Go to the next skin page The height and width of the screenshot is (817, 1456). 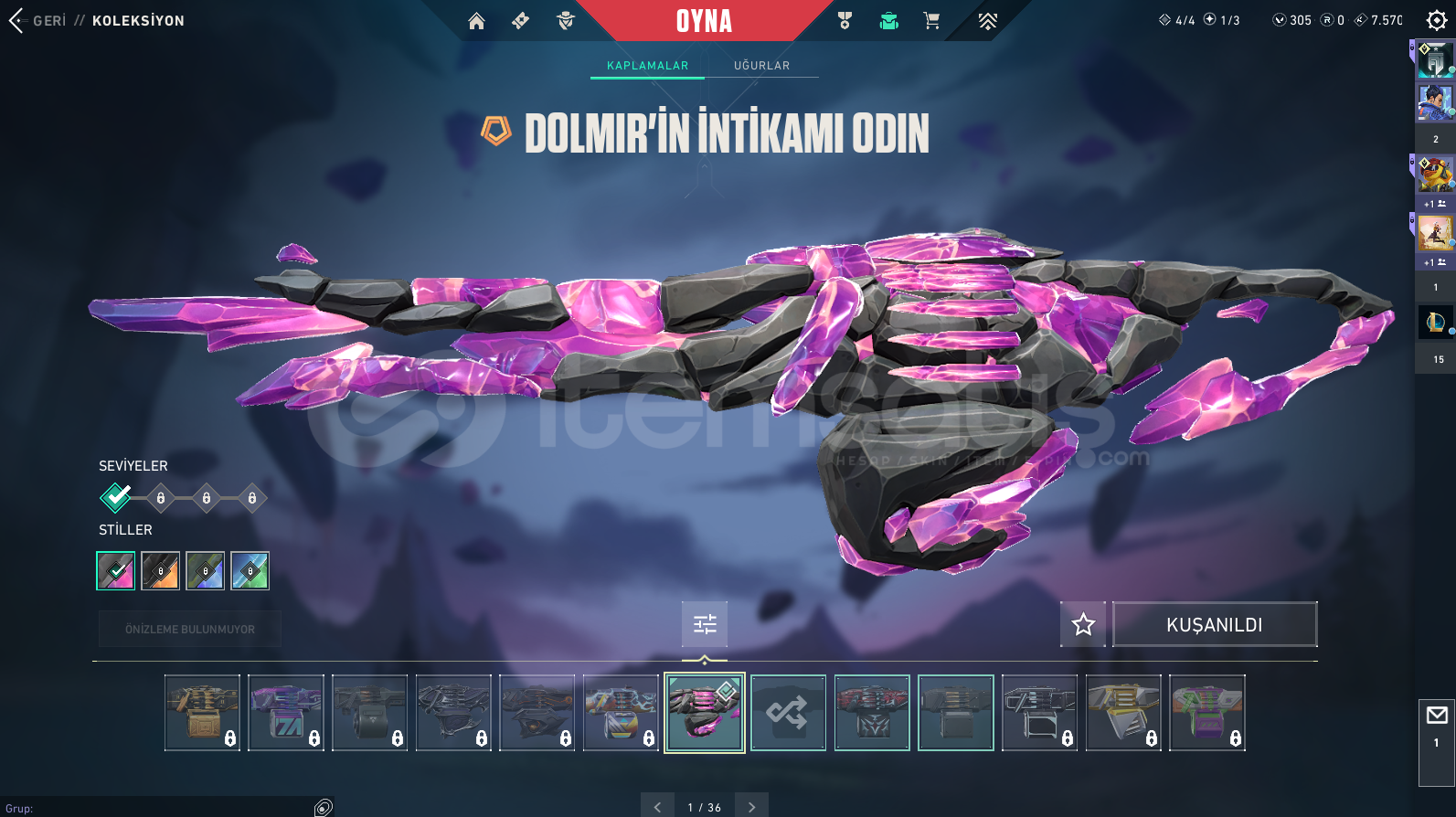click(751, 807)
